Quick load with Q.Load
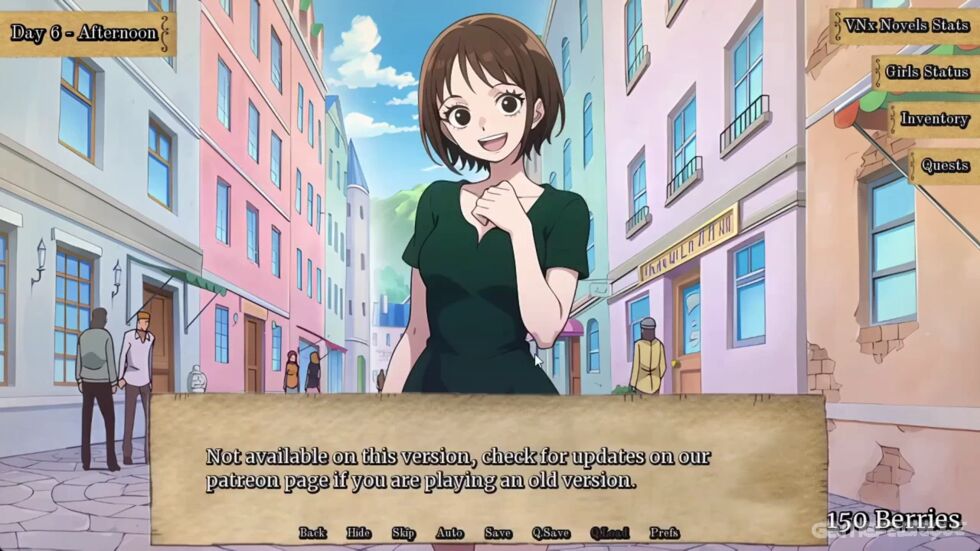 [x=609, y=533]
